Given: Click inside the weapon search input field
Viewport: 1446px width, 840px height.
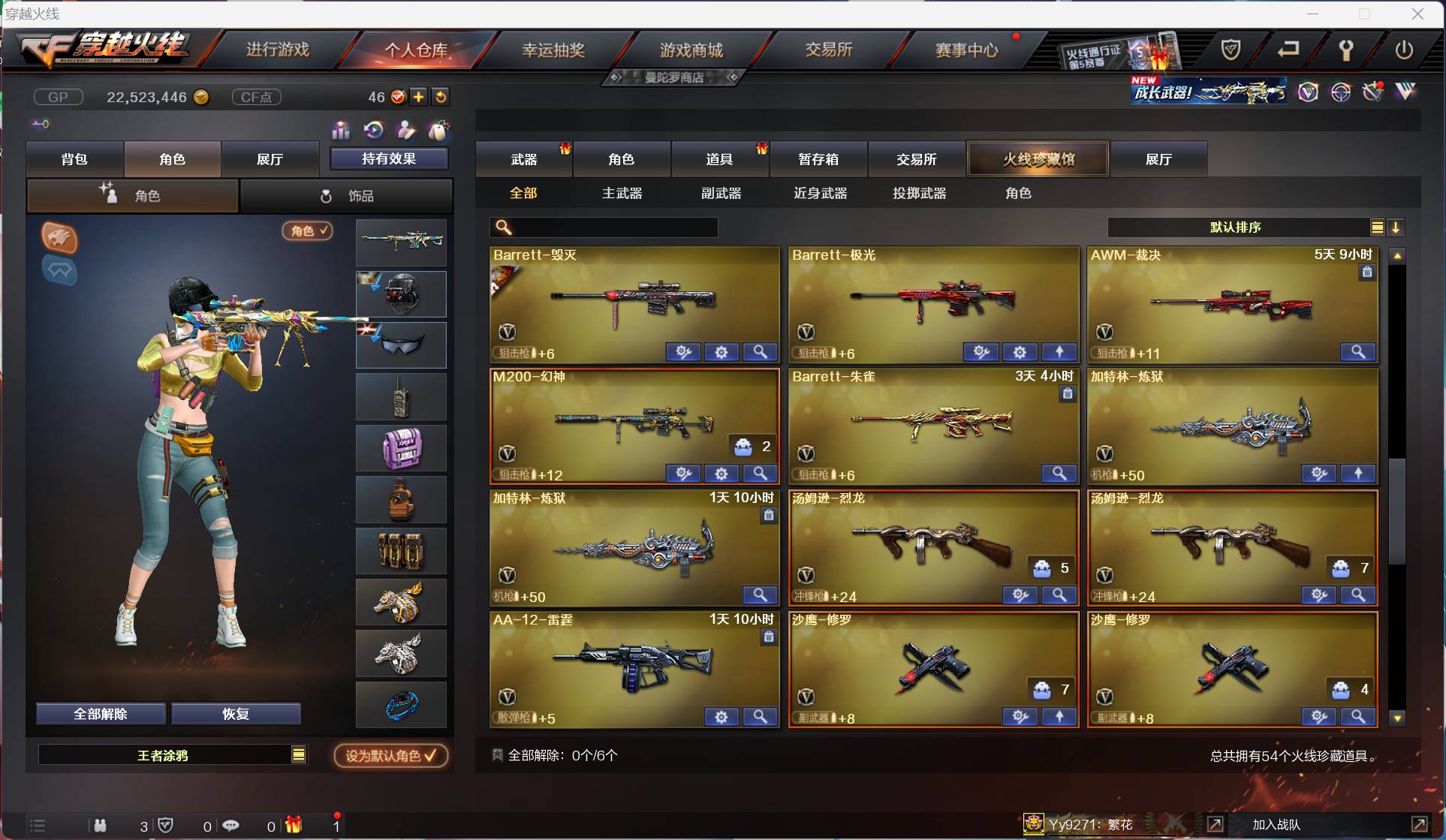Looking at the screenshot, I should 608,227.
